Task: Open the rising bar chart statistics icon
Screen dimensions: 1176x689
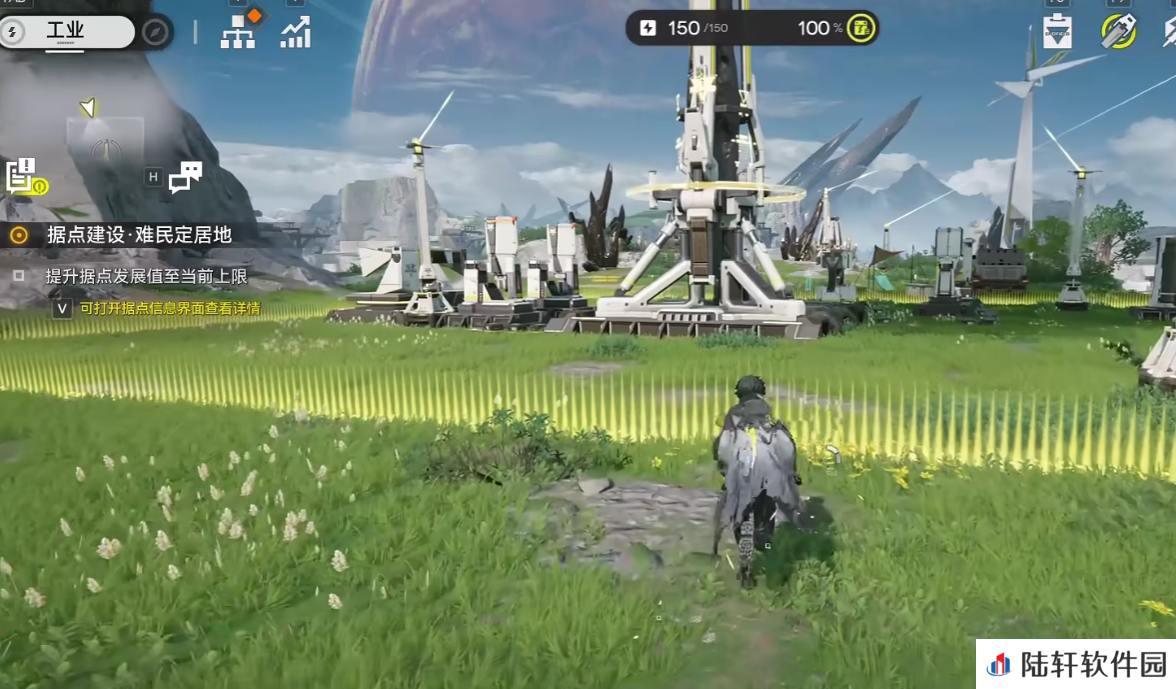Action: [x=295, y=33]
